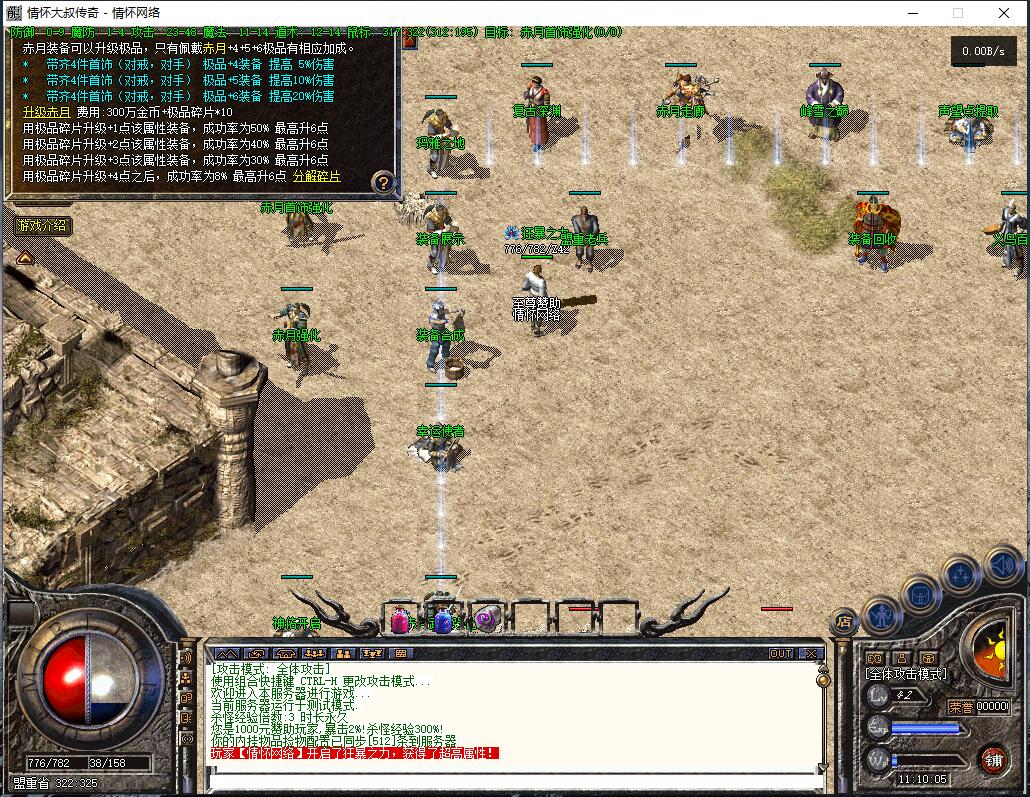Open the character figure round blue button

882,614
